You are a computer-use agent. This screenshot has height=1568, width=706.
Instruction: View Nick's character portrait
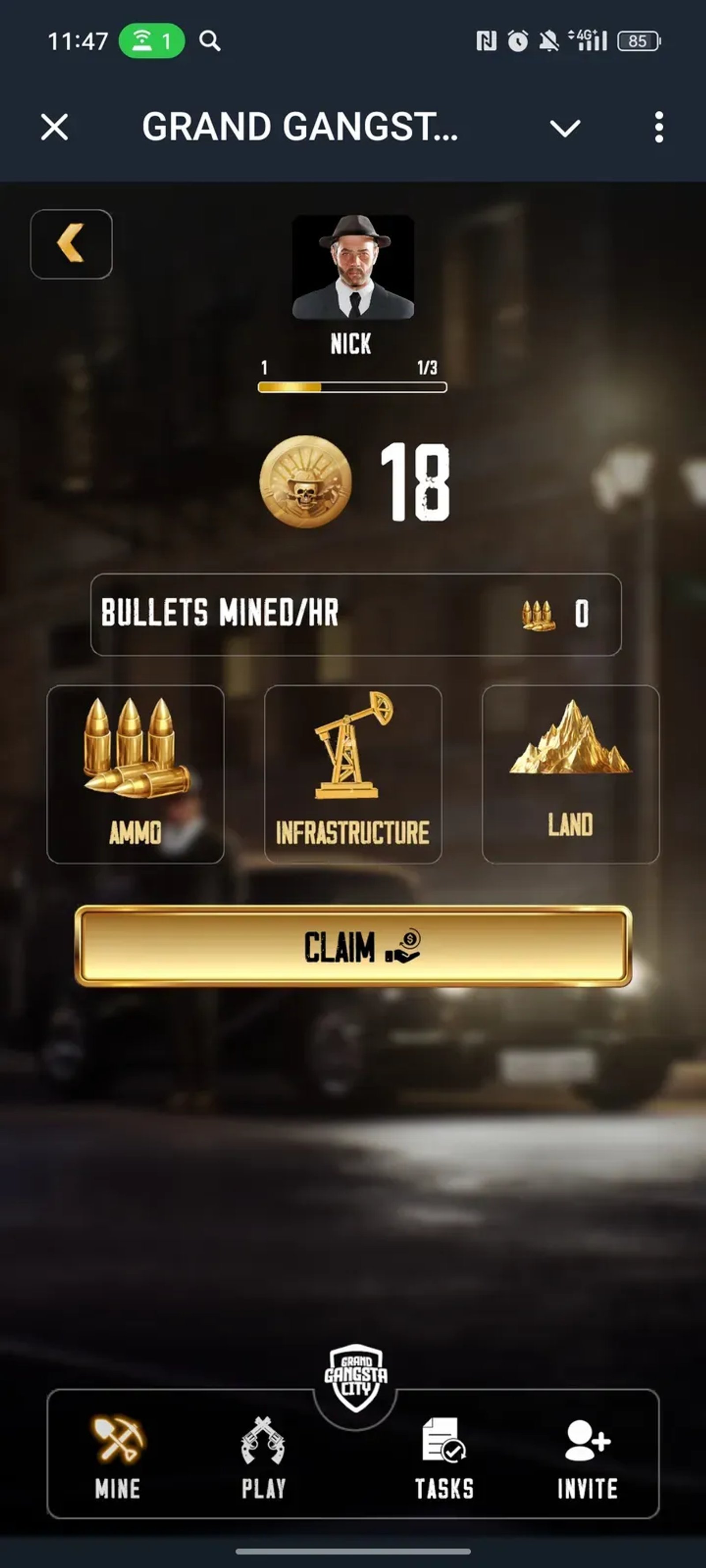(353, 267)
